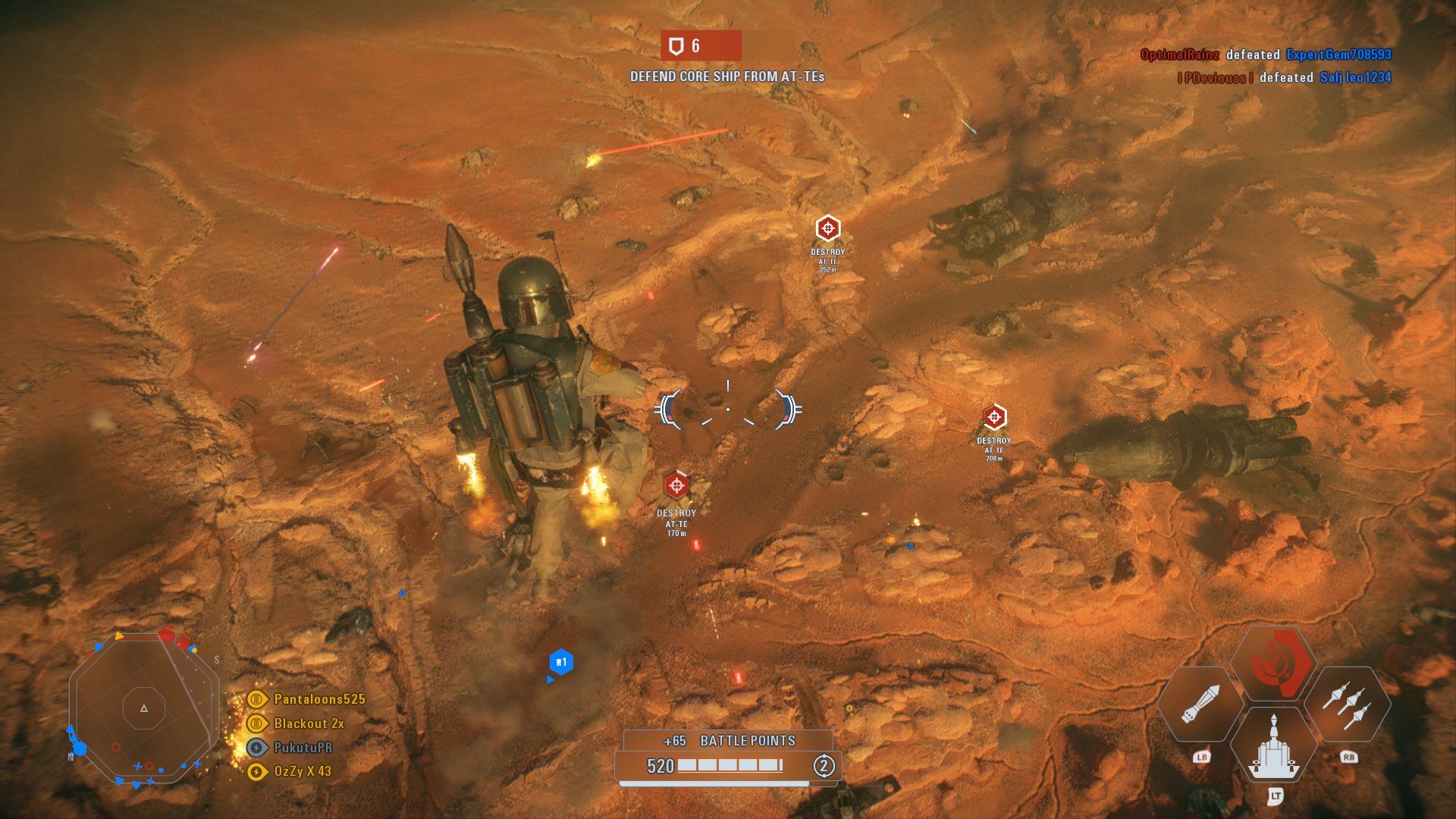Select the Defend Core Ship objective tracker
This screenshot has height=819, width=1456.
point(726,77)
